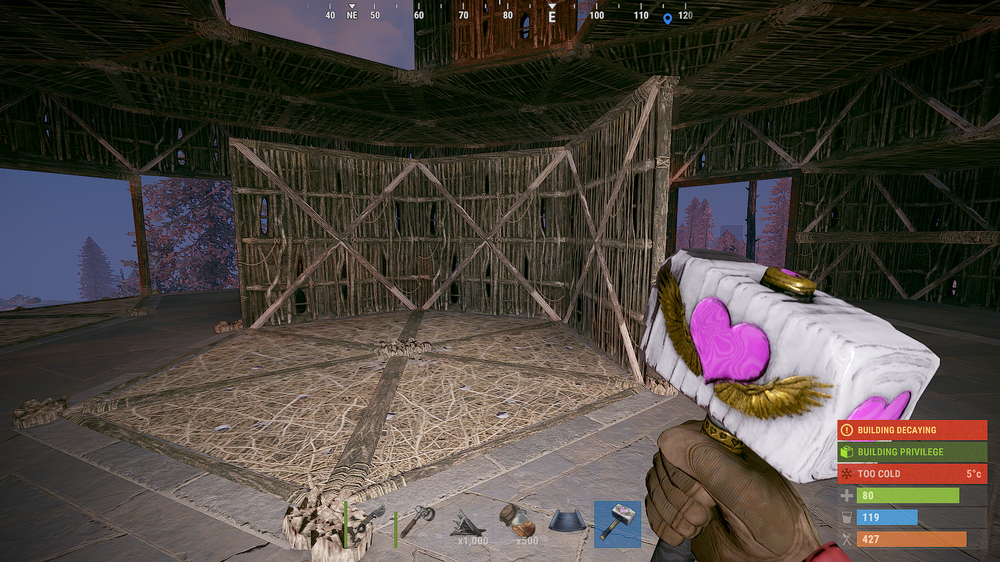The height and width of the screenshot is (562, 1000).
Task: Click the Building Decaying warning
Action: coord(911,430)
